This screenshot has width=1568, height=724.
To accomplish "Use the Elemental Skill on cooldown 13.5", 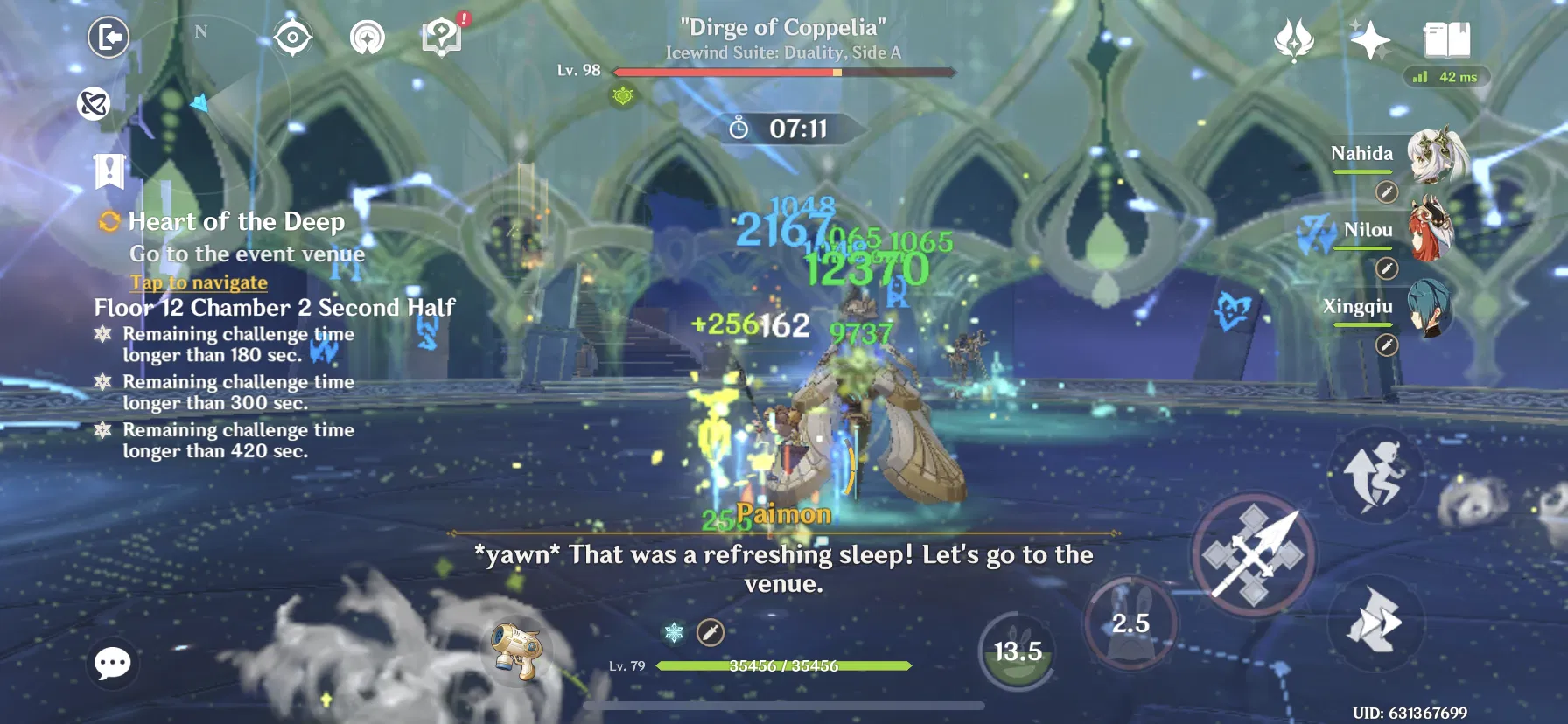I will [1017, 651].
